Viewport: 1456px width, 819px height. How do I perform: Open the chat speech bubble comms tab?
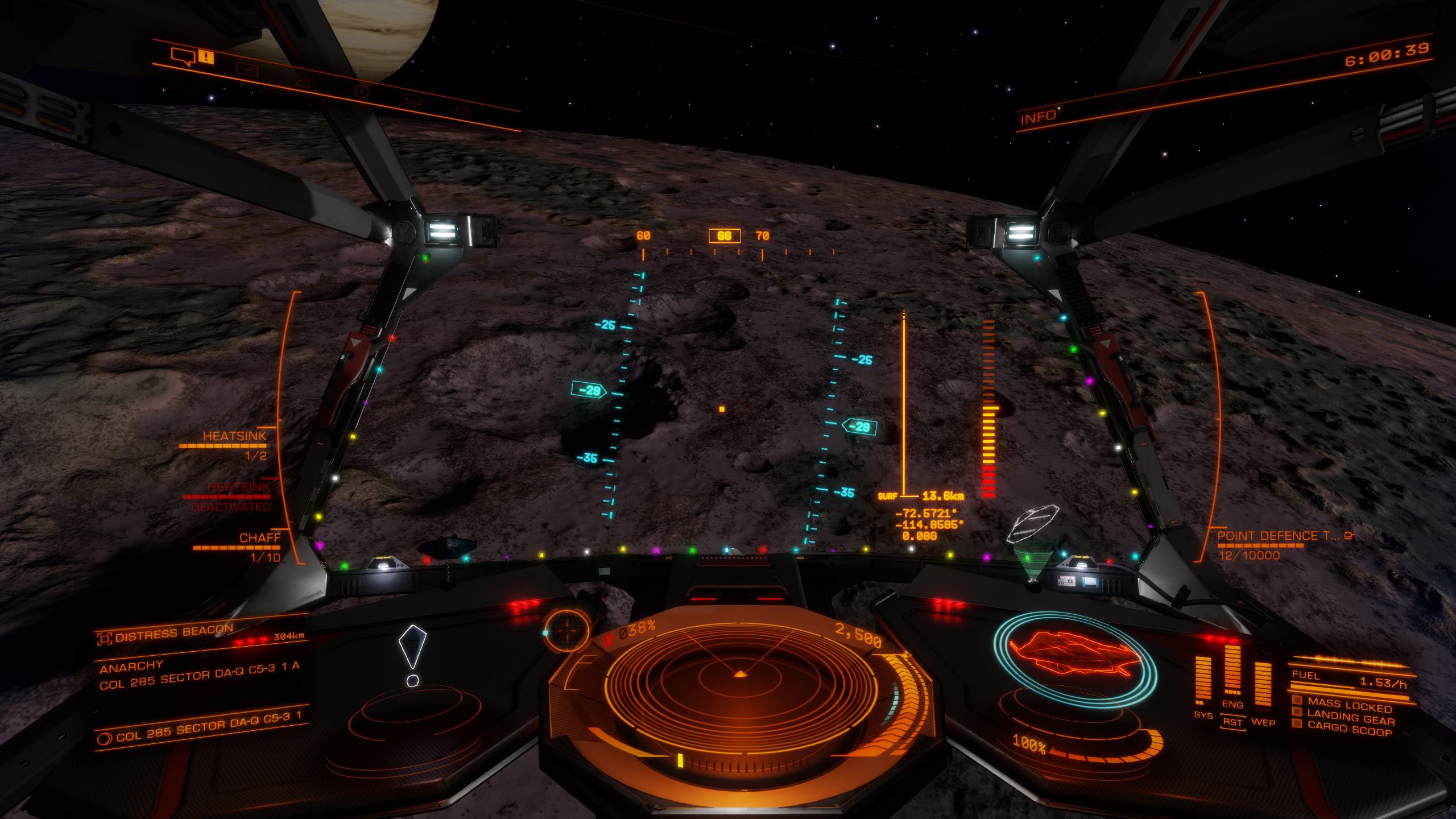tap(183, 55)
